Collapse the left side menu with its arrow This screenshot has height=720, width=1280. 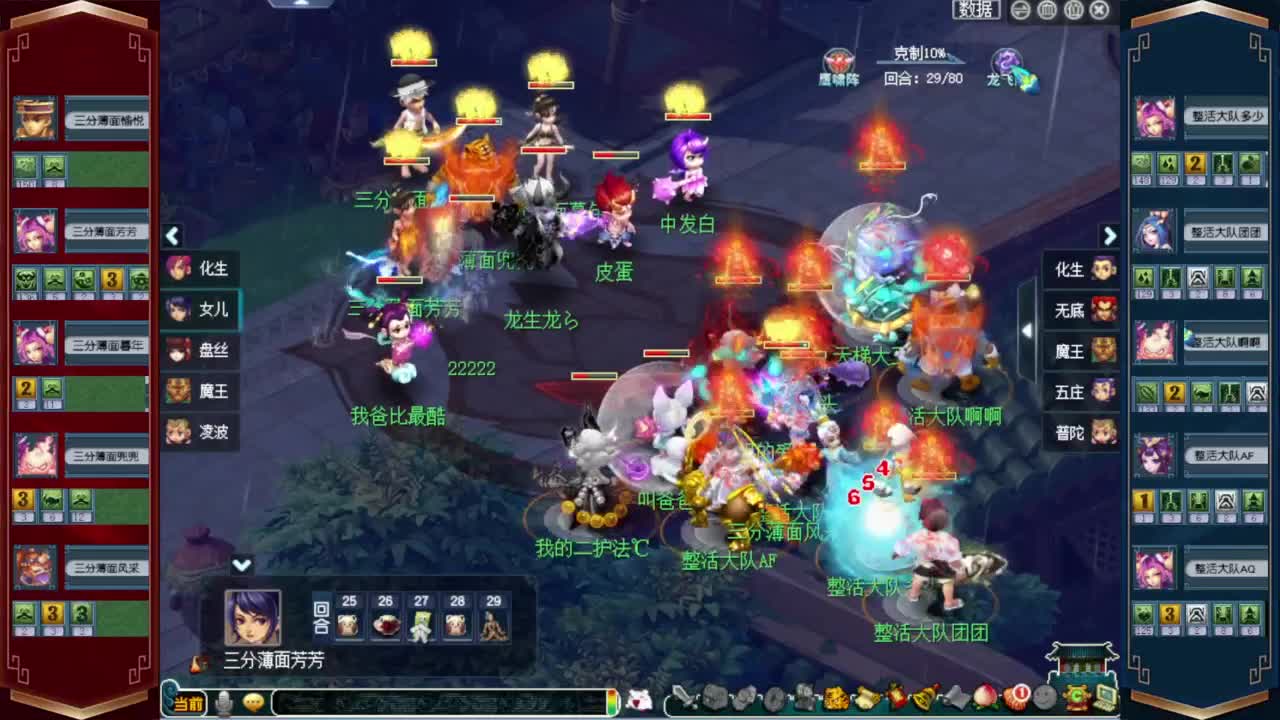(172, 236)
